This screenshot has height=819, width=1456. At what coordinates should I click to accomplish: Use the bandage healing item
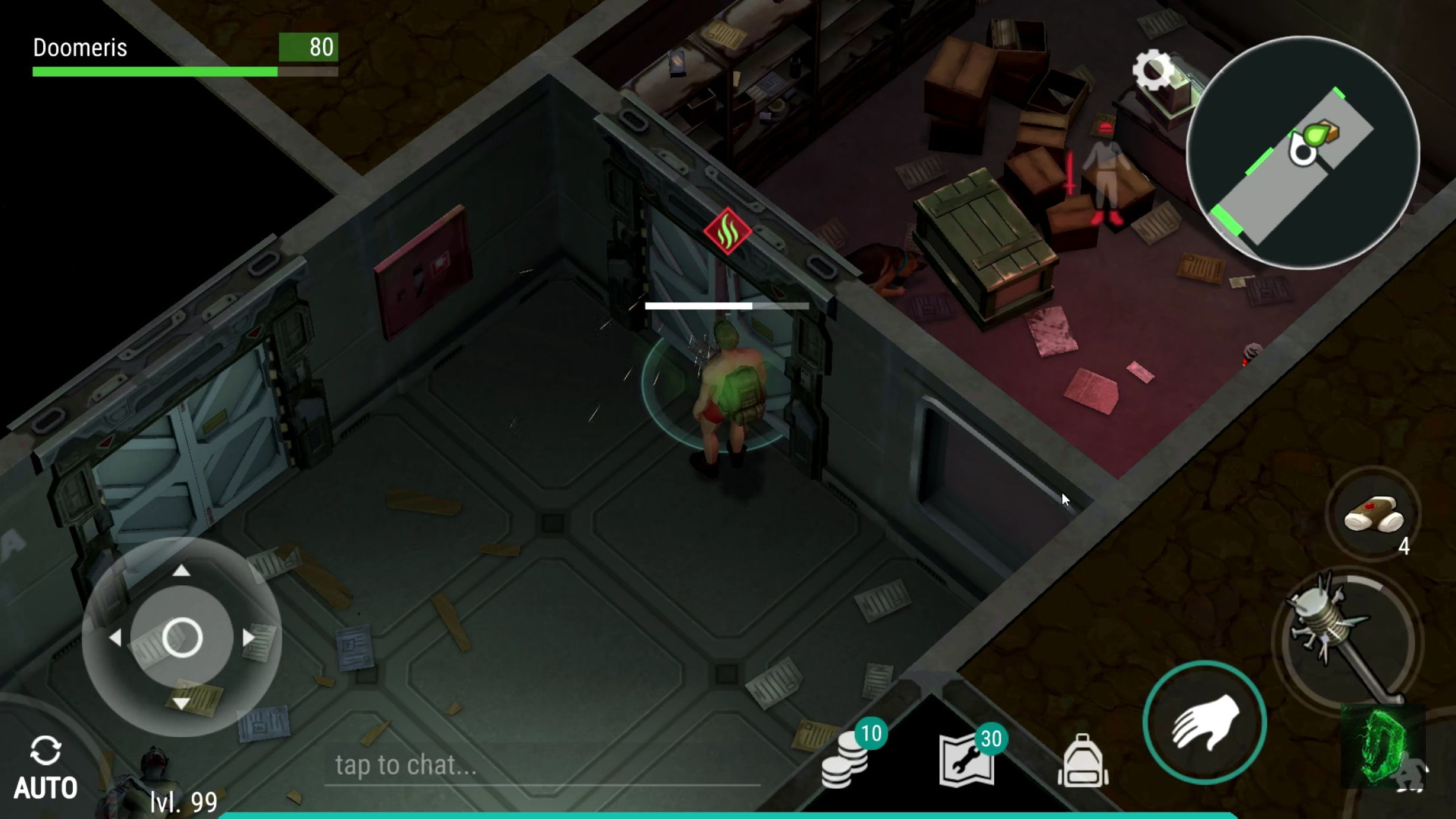point(1373,514)
